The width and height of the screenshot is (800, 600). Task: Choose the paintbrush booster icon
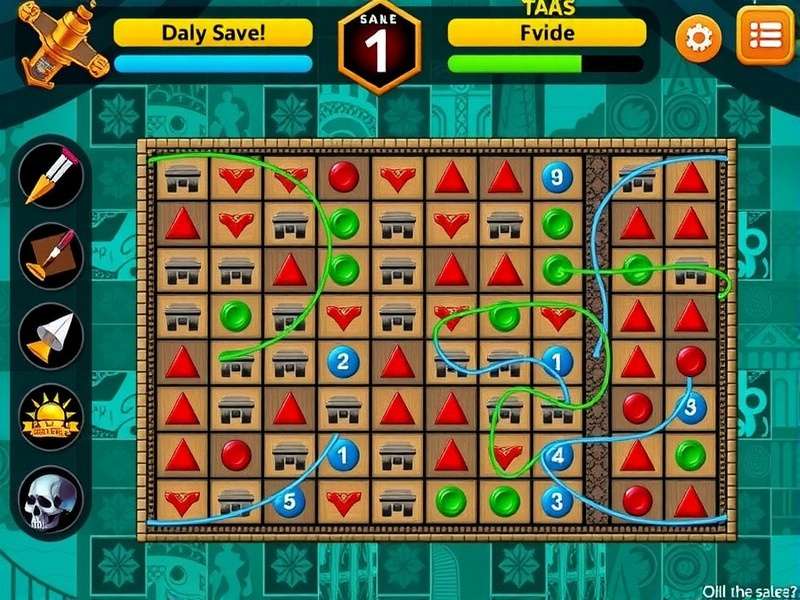(x=50, y=255)
